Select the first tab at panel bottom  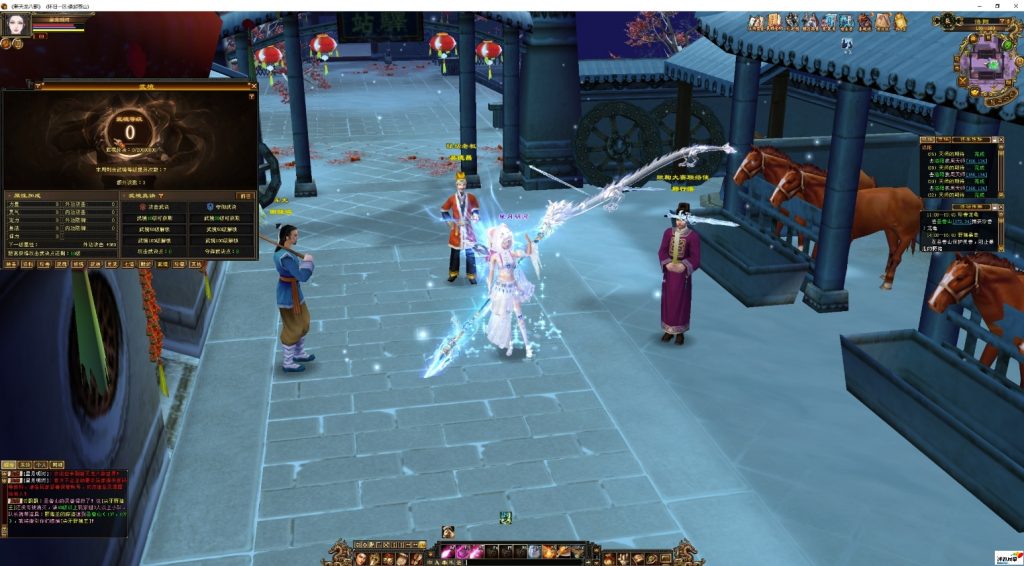[10, 265]
